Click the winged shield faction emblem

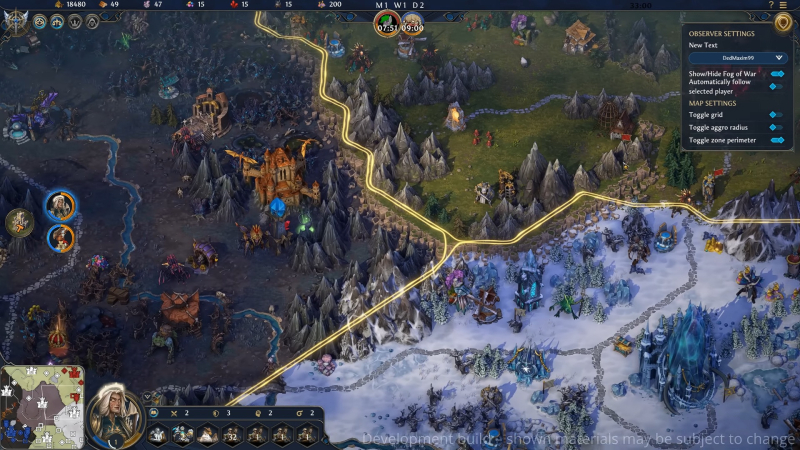[15, 20]
